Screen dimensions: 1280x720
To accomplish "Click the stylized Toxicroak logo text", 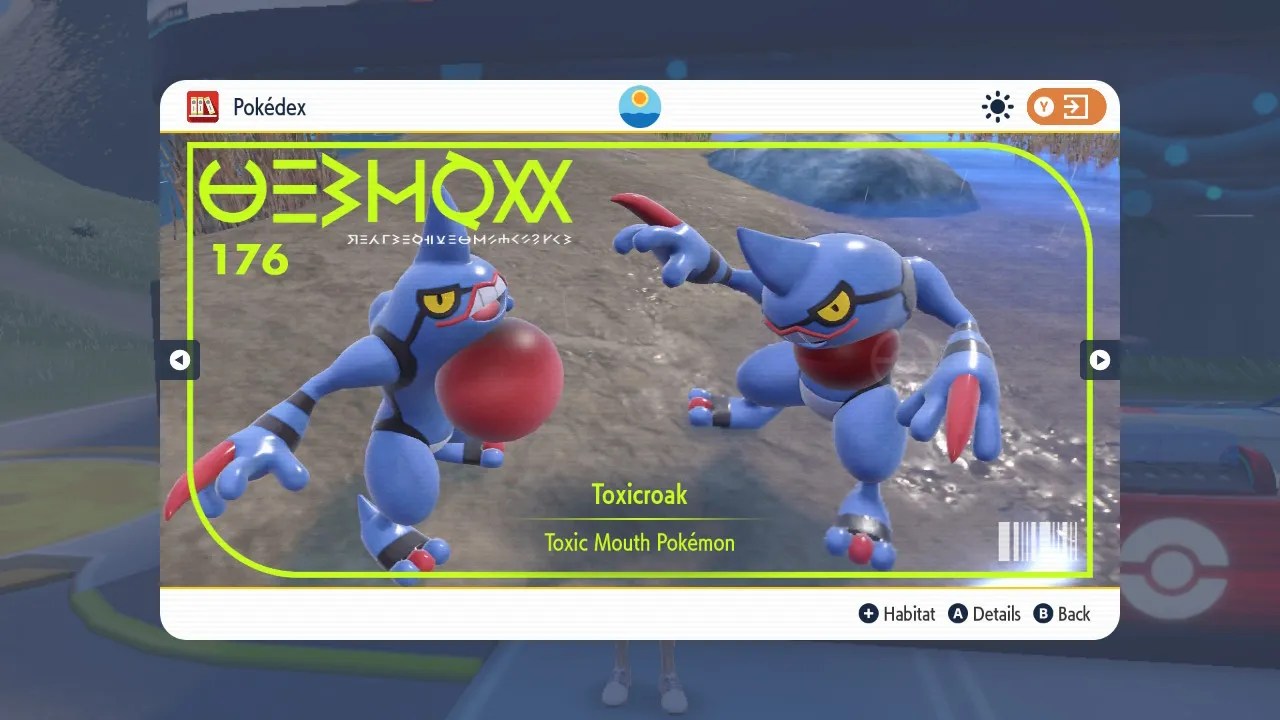I will click(x=390, y=195).
